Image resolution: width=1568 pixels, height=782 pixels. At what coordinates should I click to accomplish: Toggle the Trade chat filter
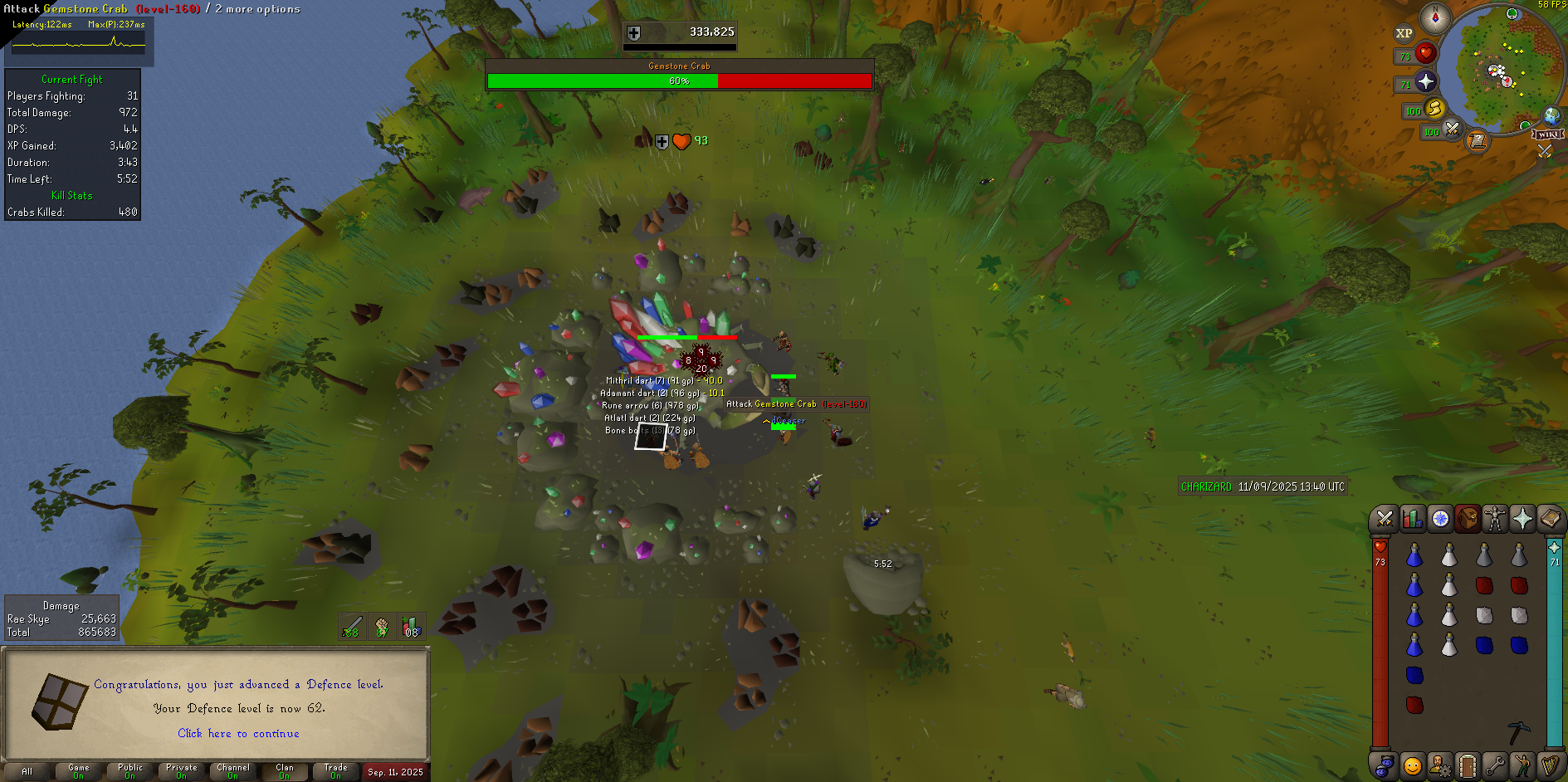335,771
